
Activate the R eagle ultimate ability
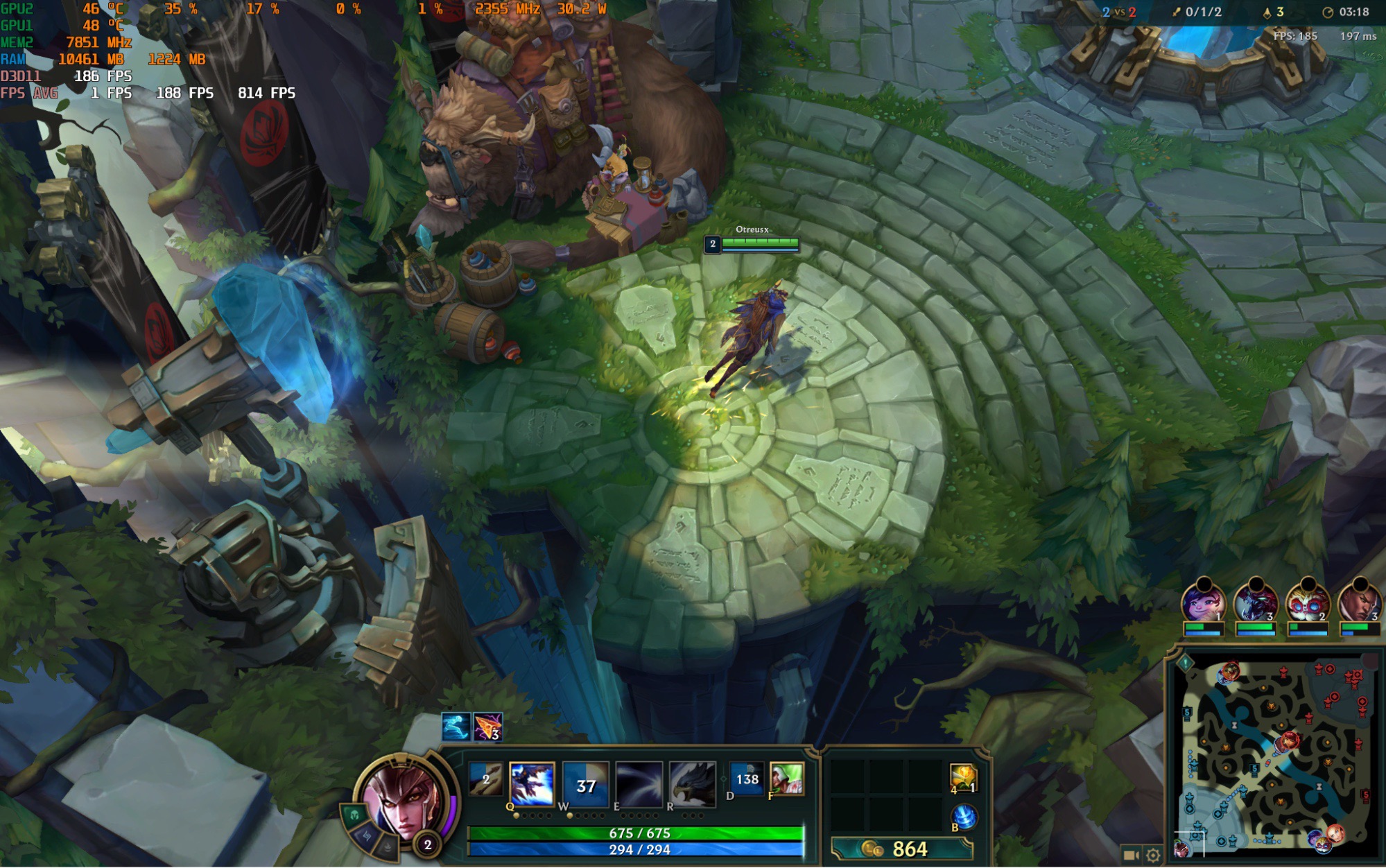pyautogui.click(x=693, y=784)
